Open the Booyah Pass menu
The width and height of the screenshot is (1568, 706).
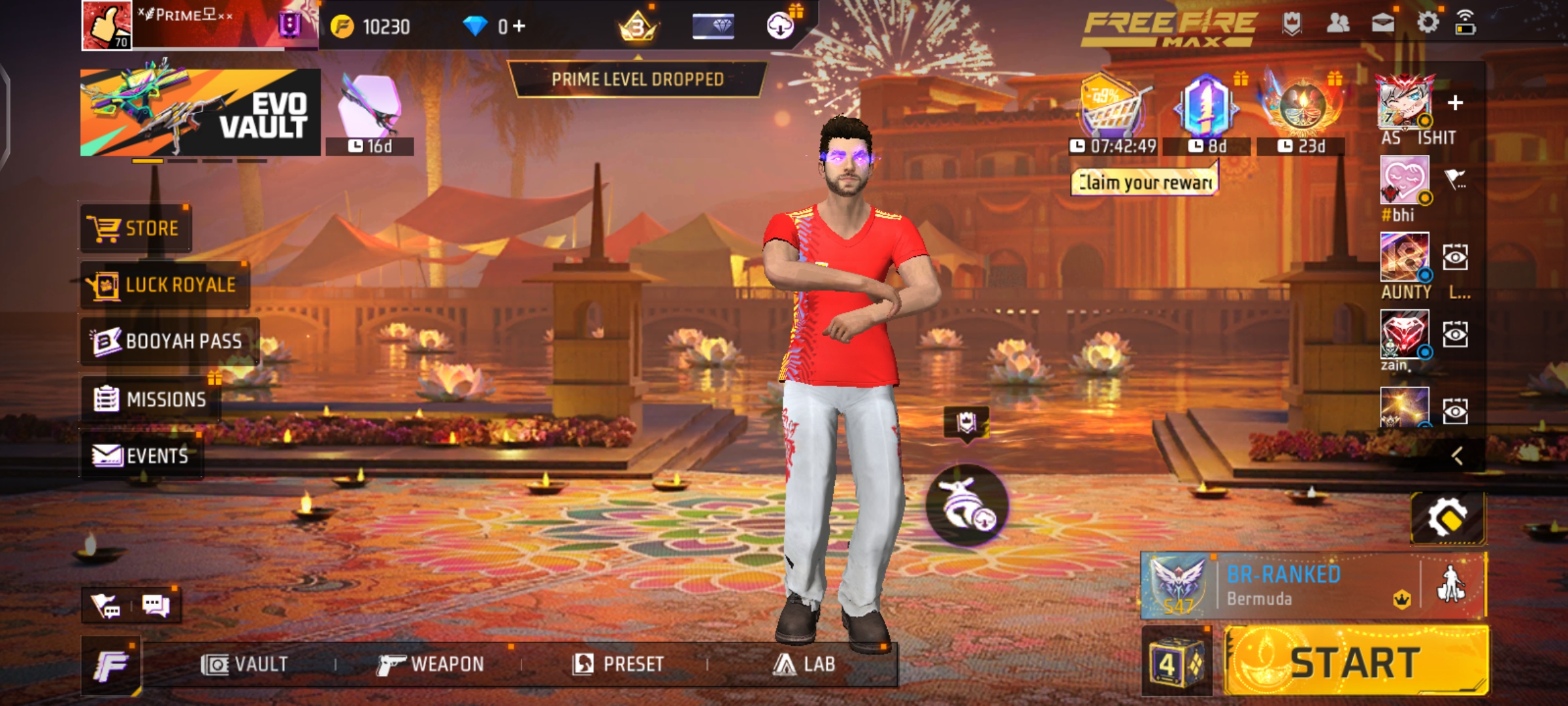click(169, 341)
